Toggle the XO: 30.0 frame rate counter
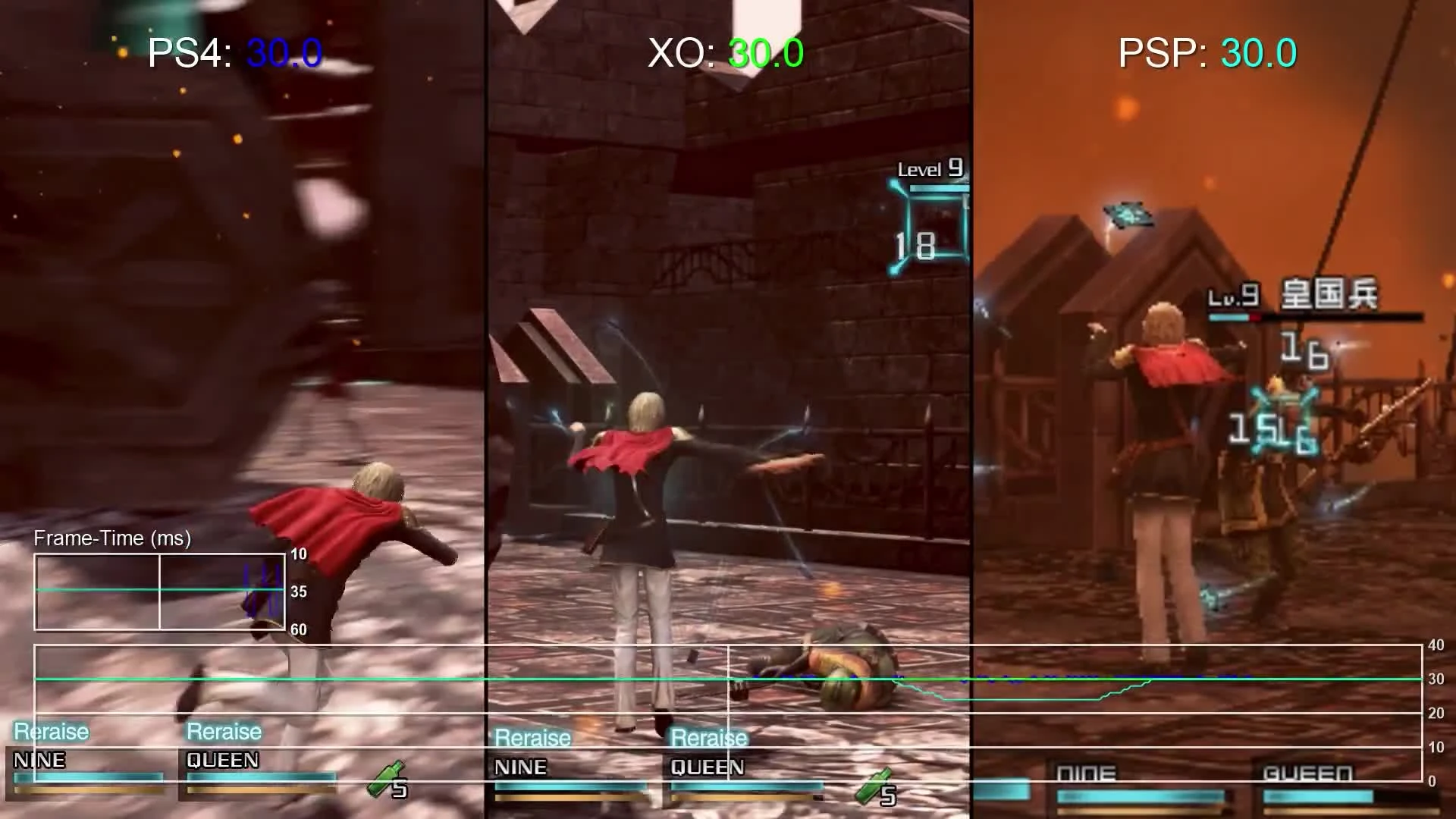1456x819 pixels. (x=724, y=53)
